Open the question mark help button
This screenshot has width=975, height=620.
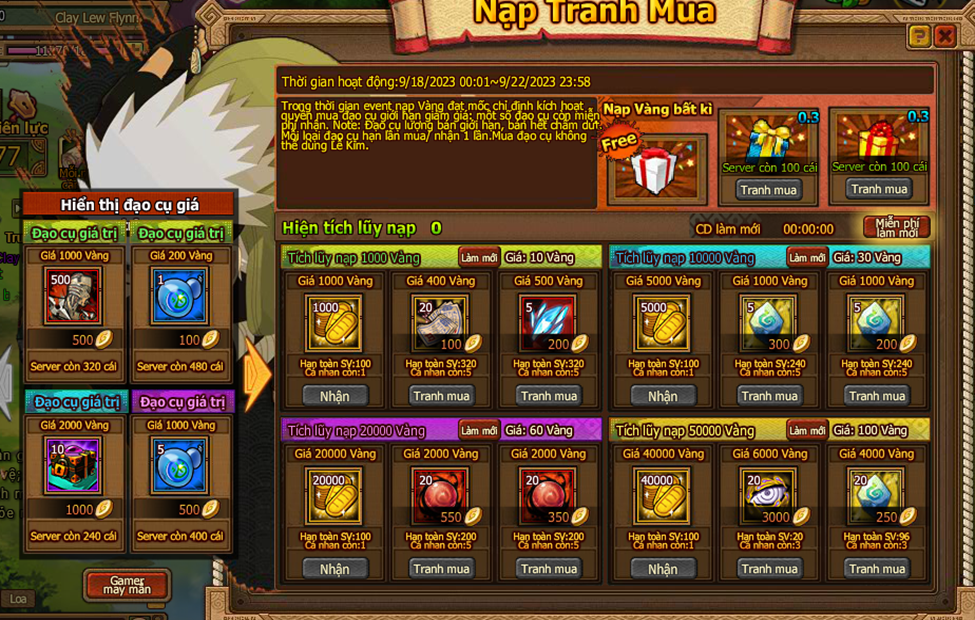[x=918, y=37]
